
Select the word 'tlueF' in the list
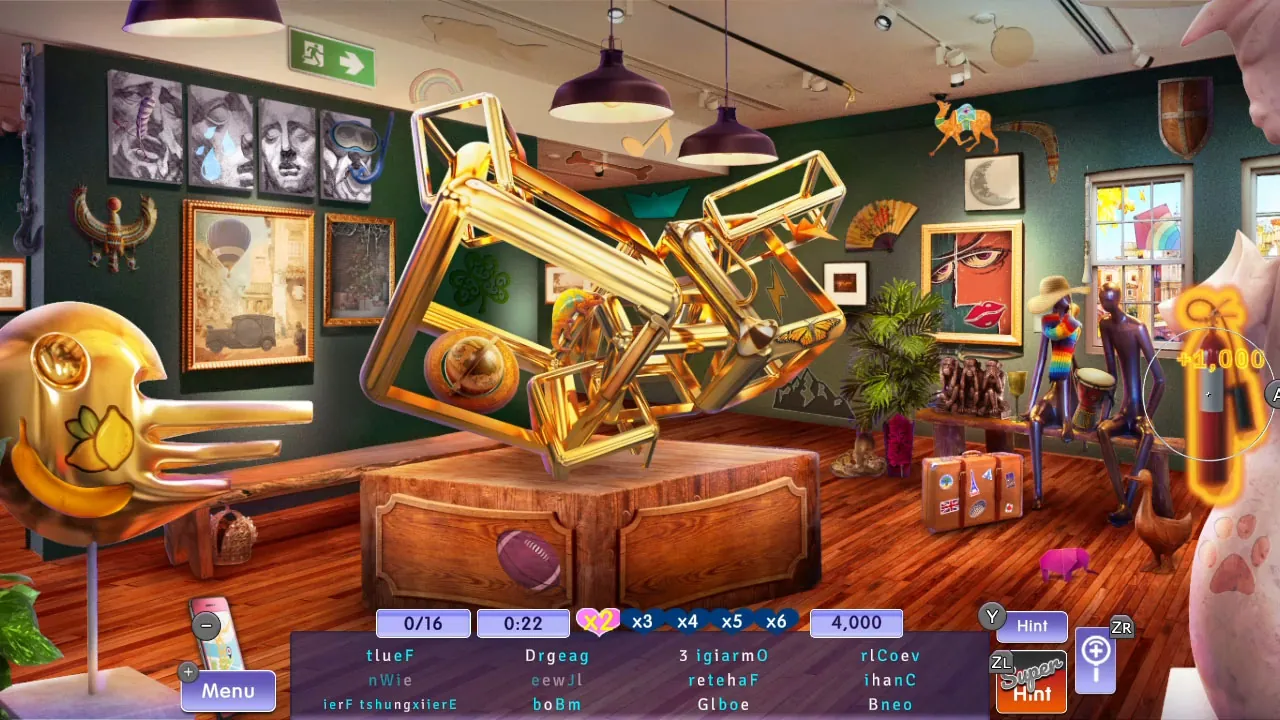[391, 656]
